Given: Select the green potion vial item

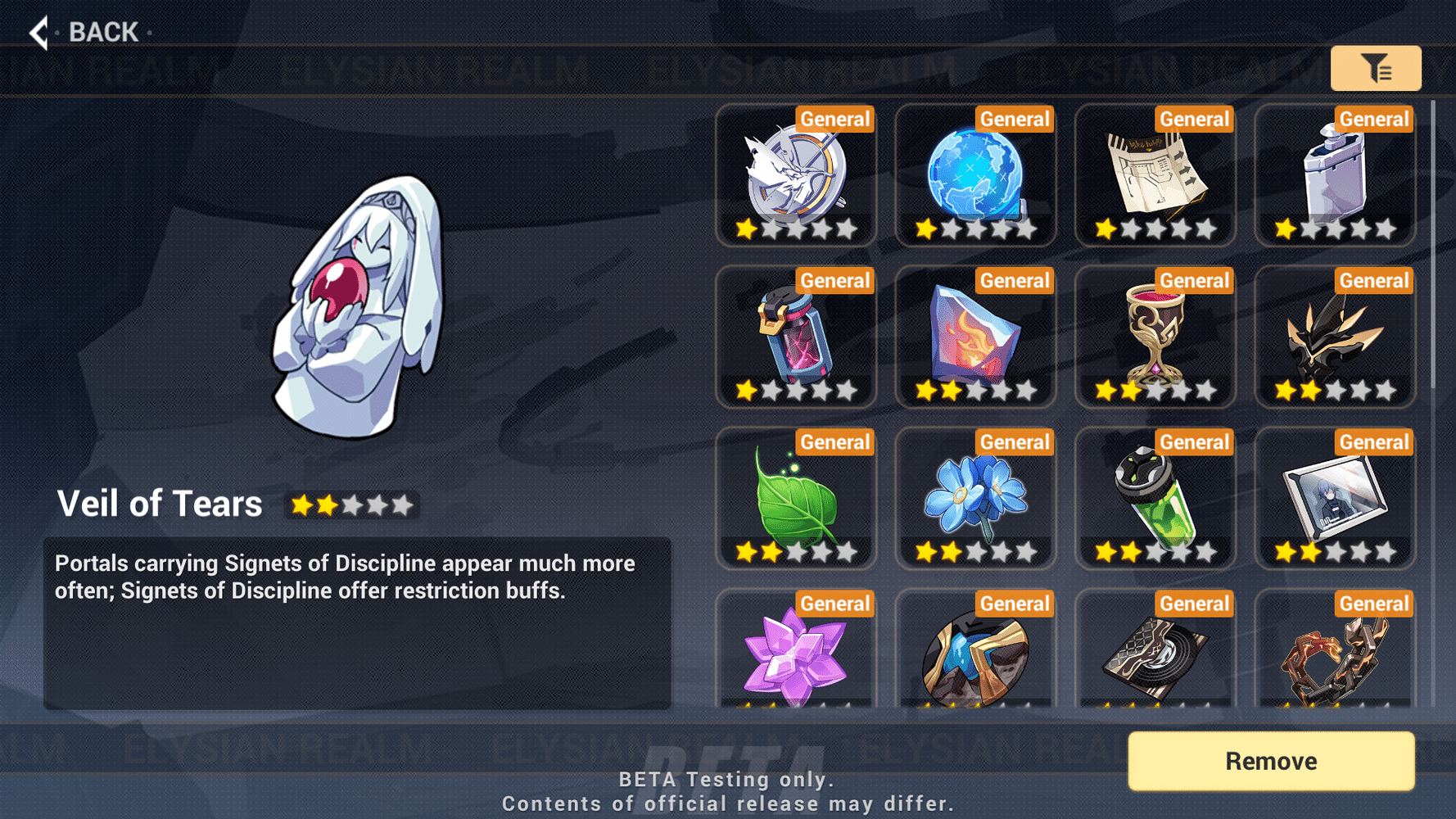Looking at the screenshot, I should pyautogui.click(x=1155, y=497).
